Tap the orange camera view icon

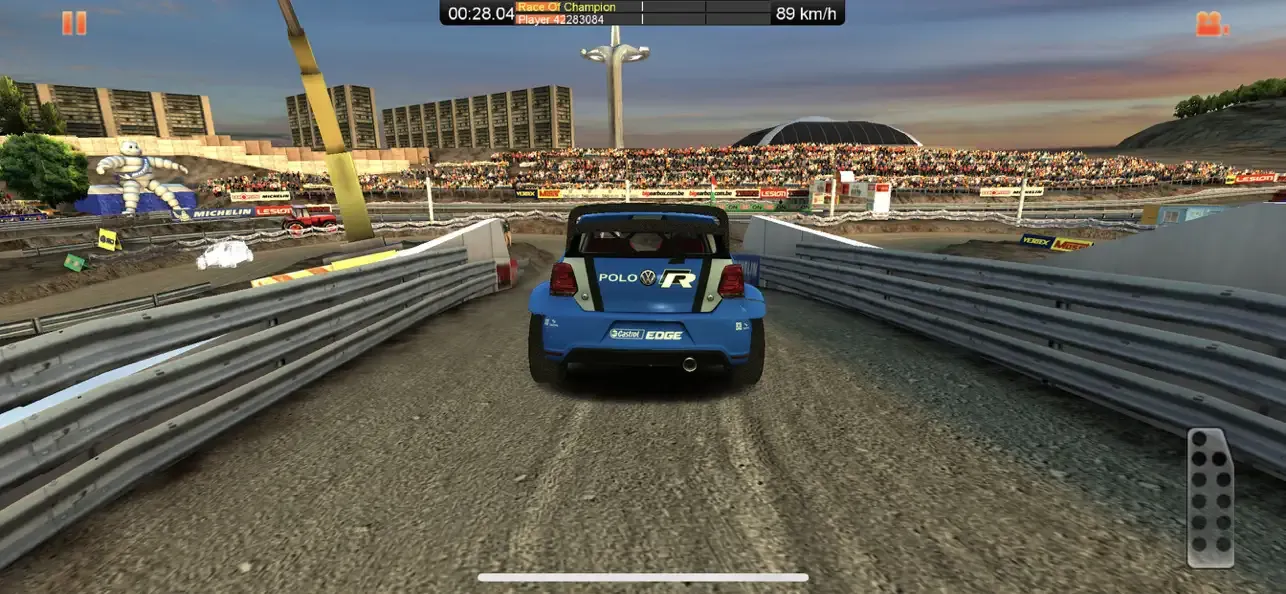pos(1211,23)
